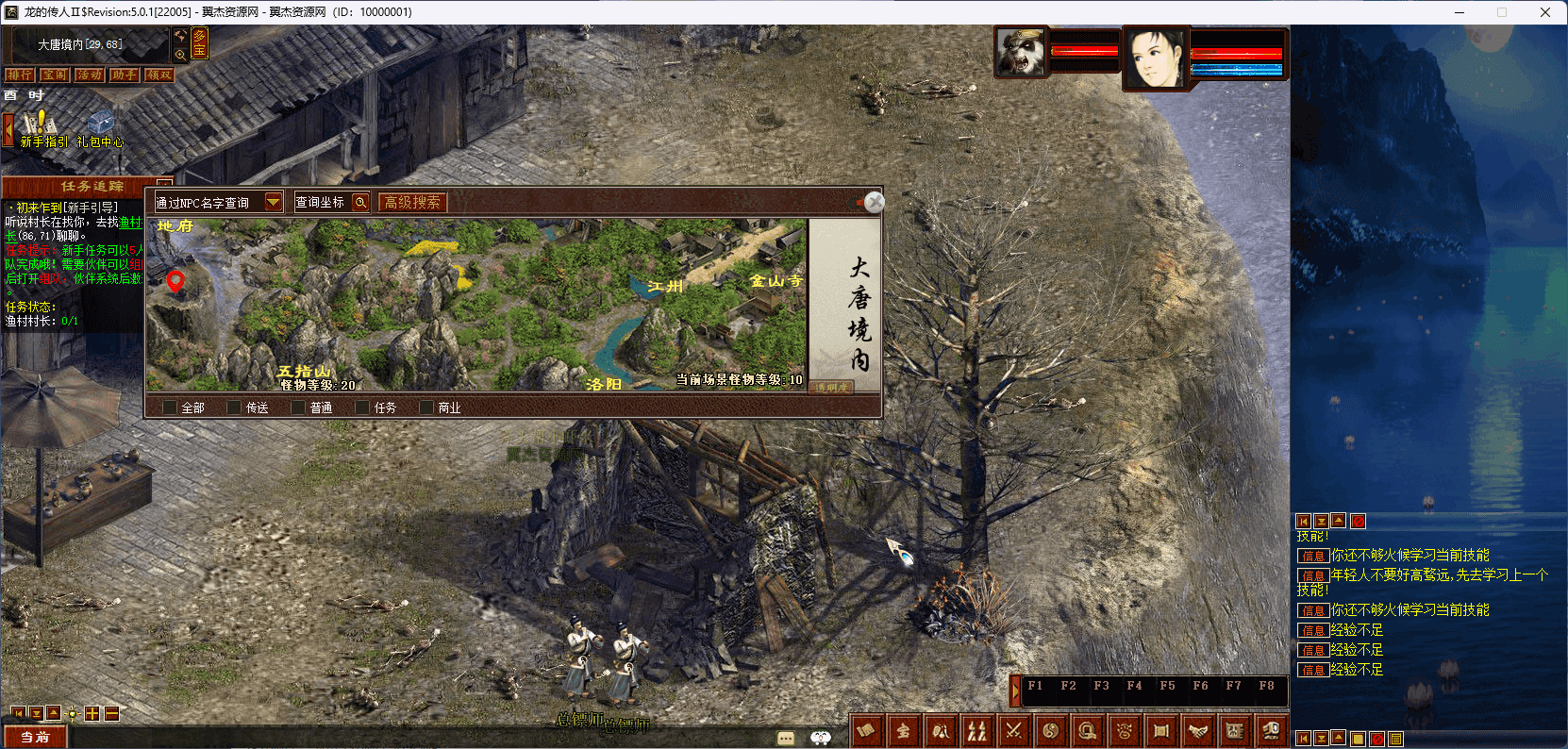This screenshot has width=1568, height=749.
Task: Open the handshake icon in the bottom bar
Action: tap(1198, 730)
